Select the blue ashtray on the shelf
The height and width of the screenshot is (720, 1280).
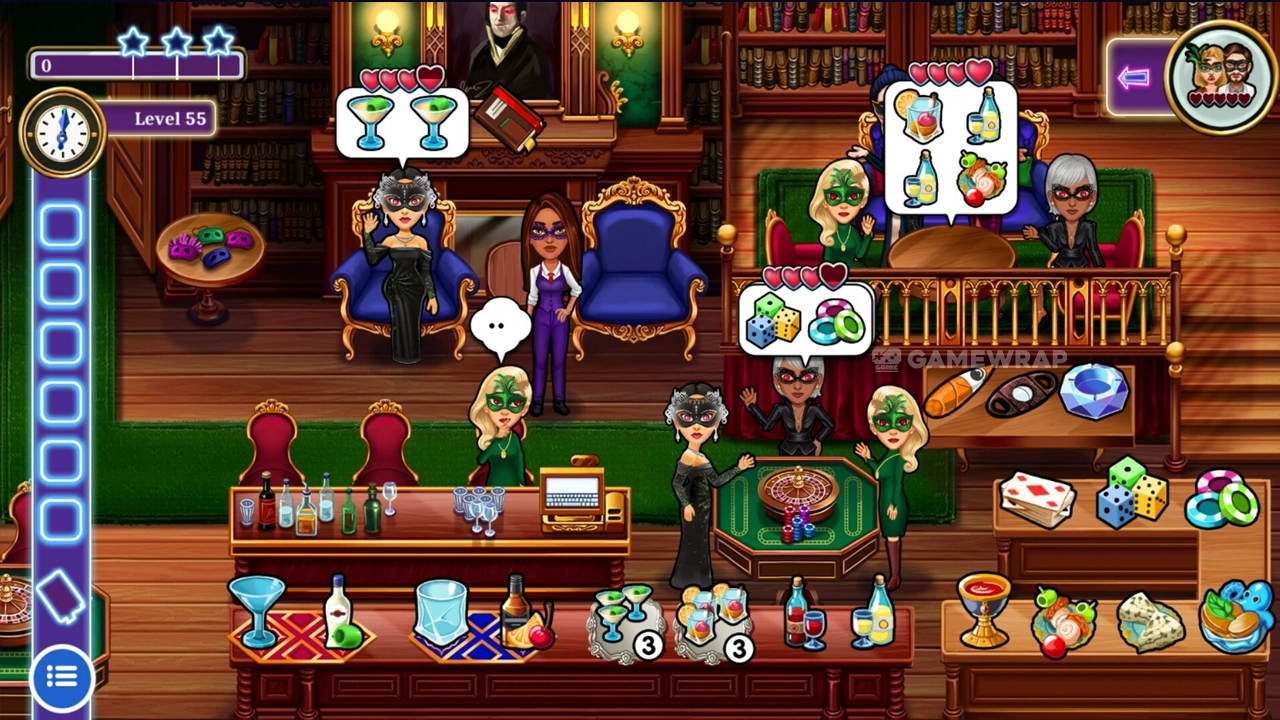[1093, 390]
